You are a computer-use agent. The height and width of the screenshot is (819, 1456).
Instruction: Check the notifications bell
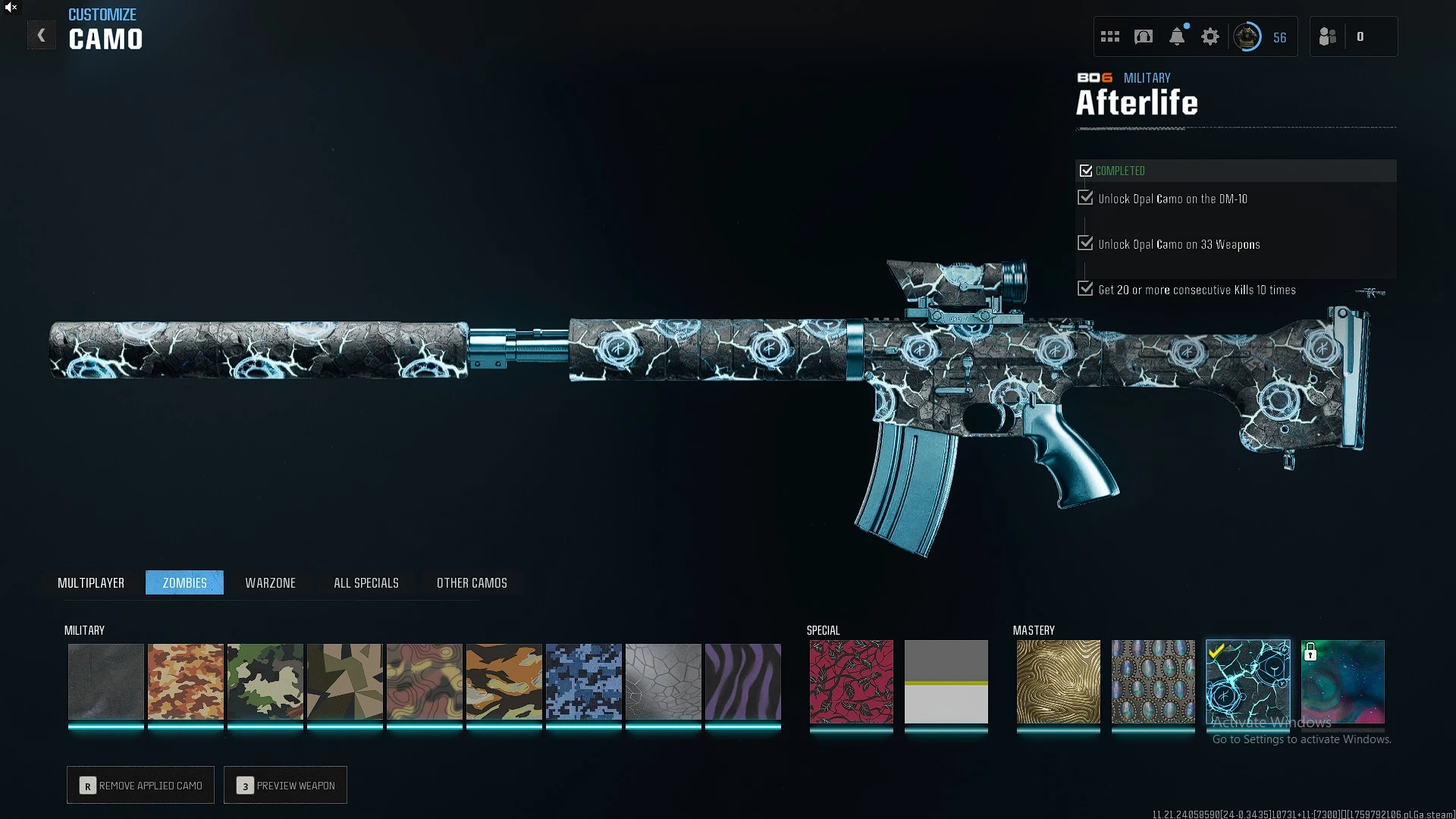1177,36
